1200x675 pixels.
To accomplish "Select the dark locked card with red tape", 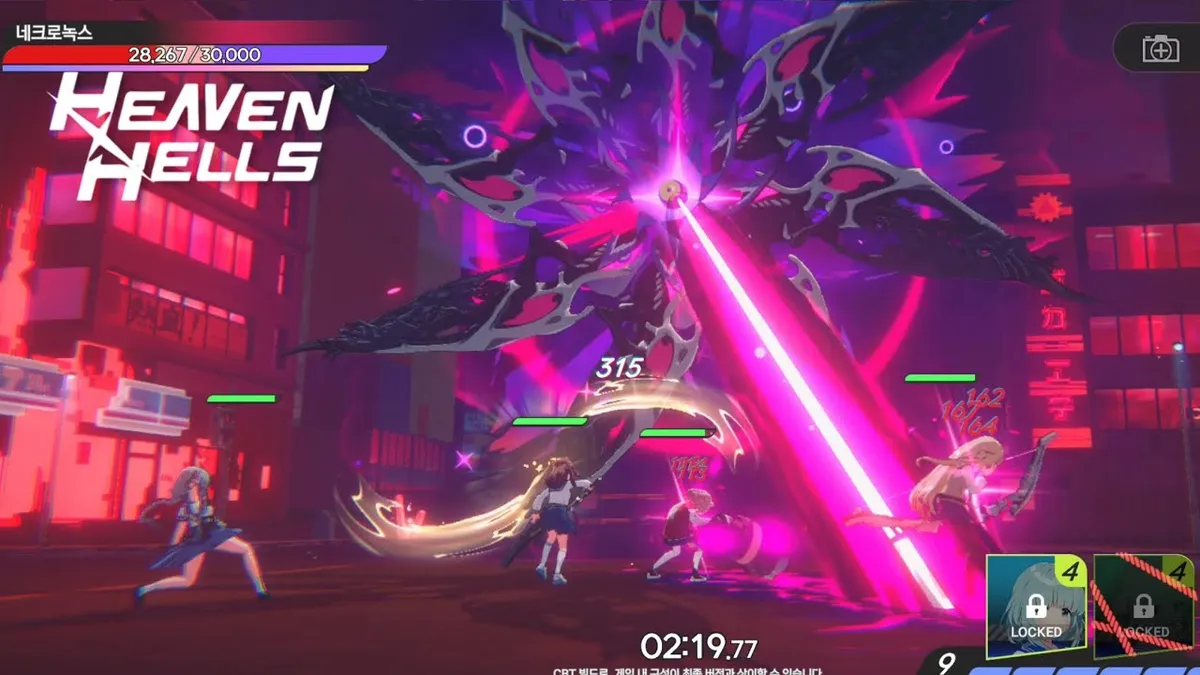I will (1145, 606).
